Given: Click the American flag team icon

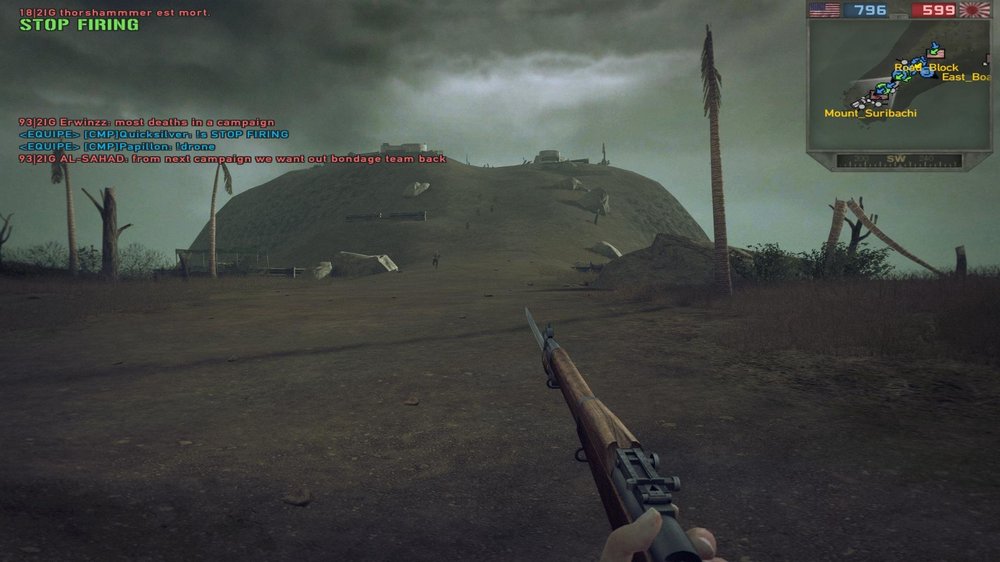Looking at the screenshot, I should pos(824,10).
